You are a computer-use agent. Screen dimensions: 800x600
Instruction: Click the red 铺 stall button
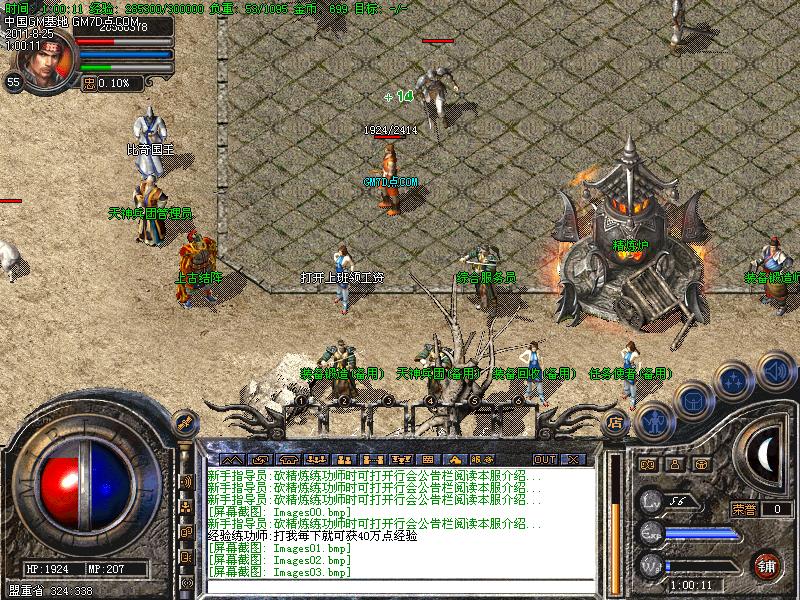766,563
